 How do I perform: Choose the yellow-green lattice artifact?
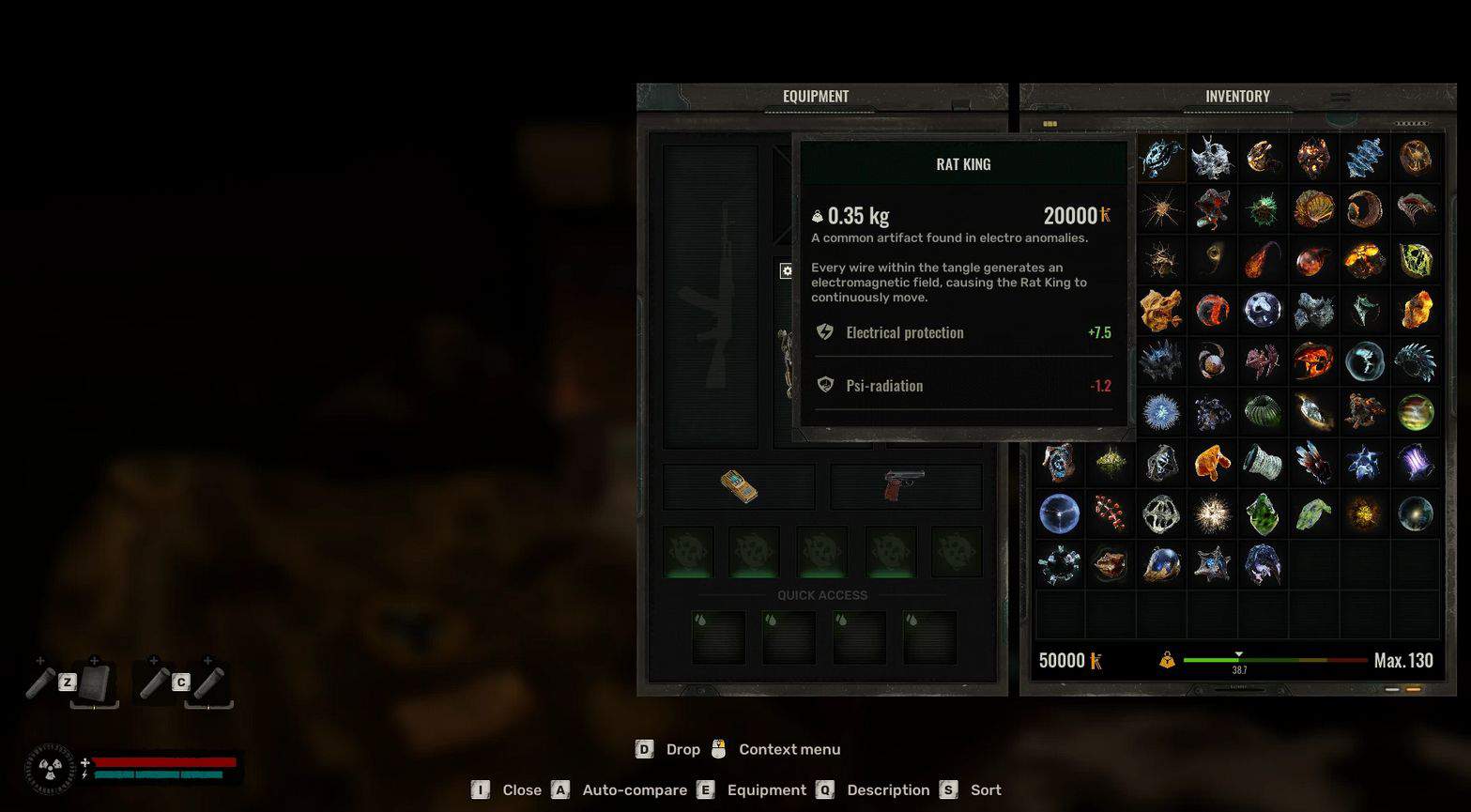tap(1415, 259)
